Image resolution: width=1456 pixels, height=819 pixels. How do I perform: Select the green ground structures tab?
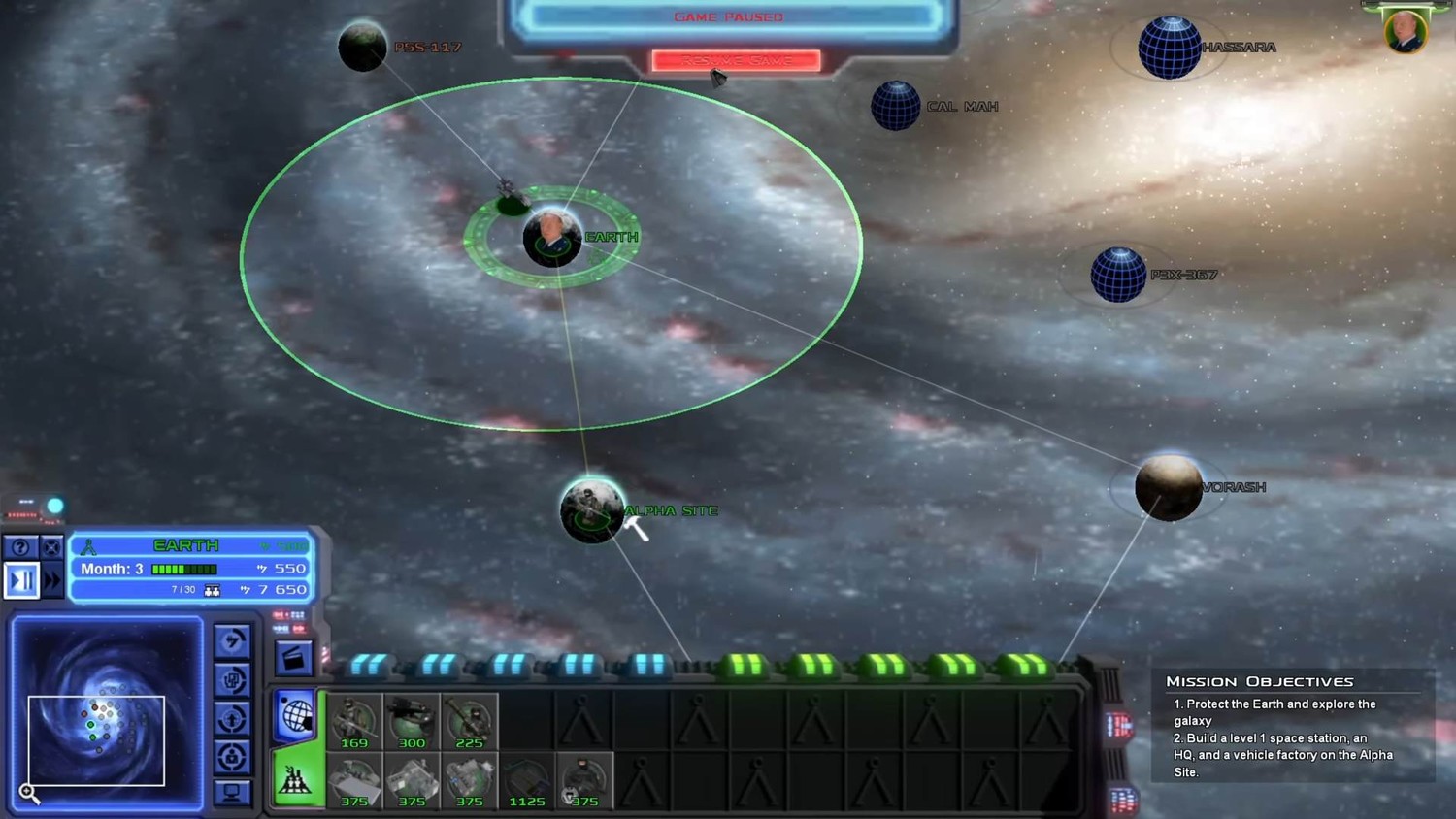296,779
